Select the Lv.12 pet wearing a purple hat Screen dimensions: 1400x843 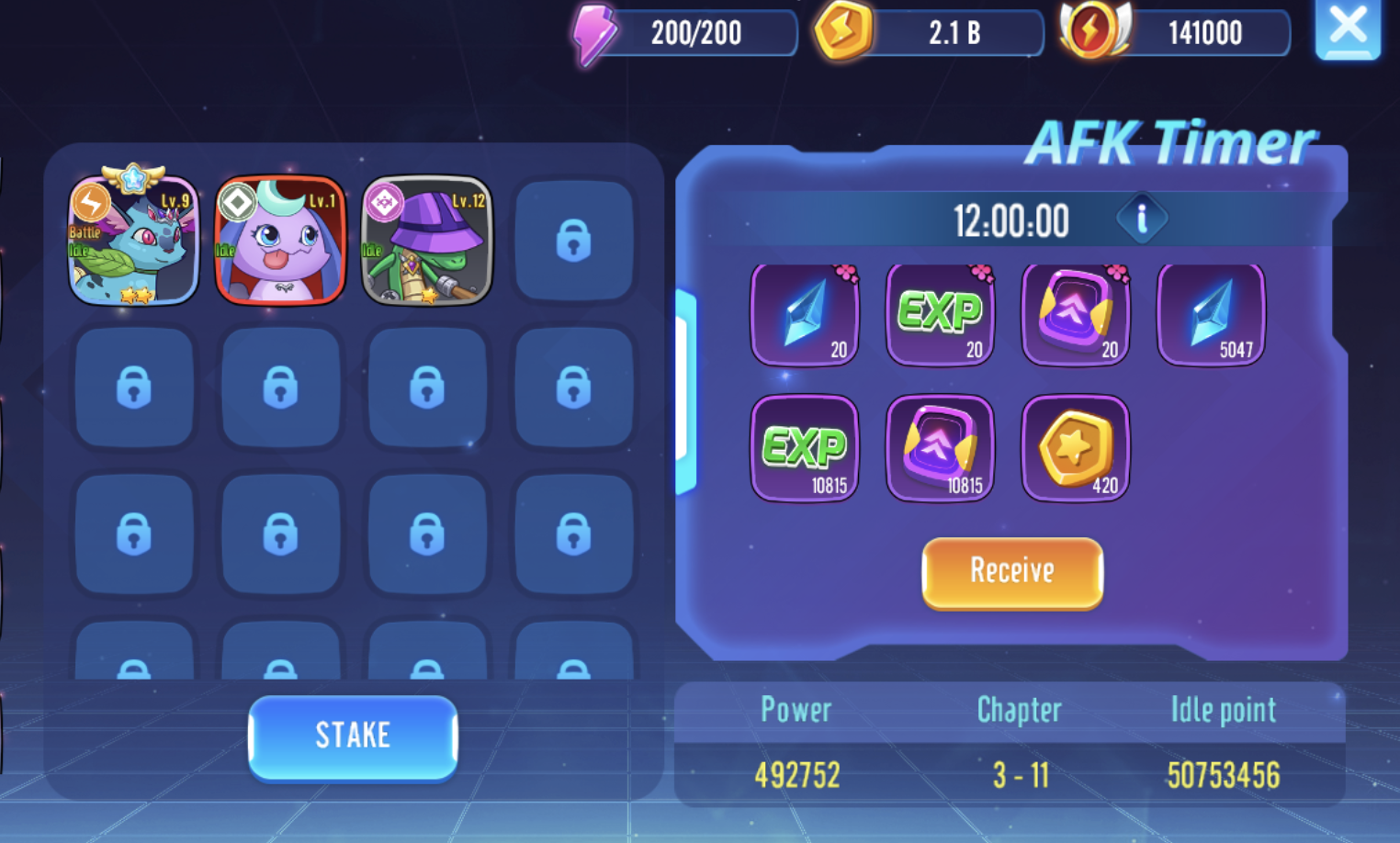426,241
